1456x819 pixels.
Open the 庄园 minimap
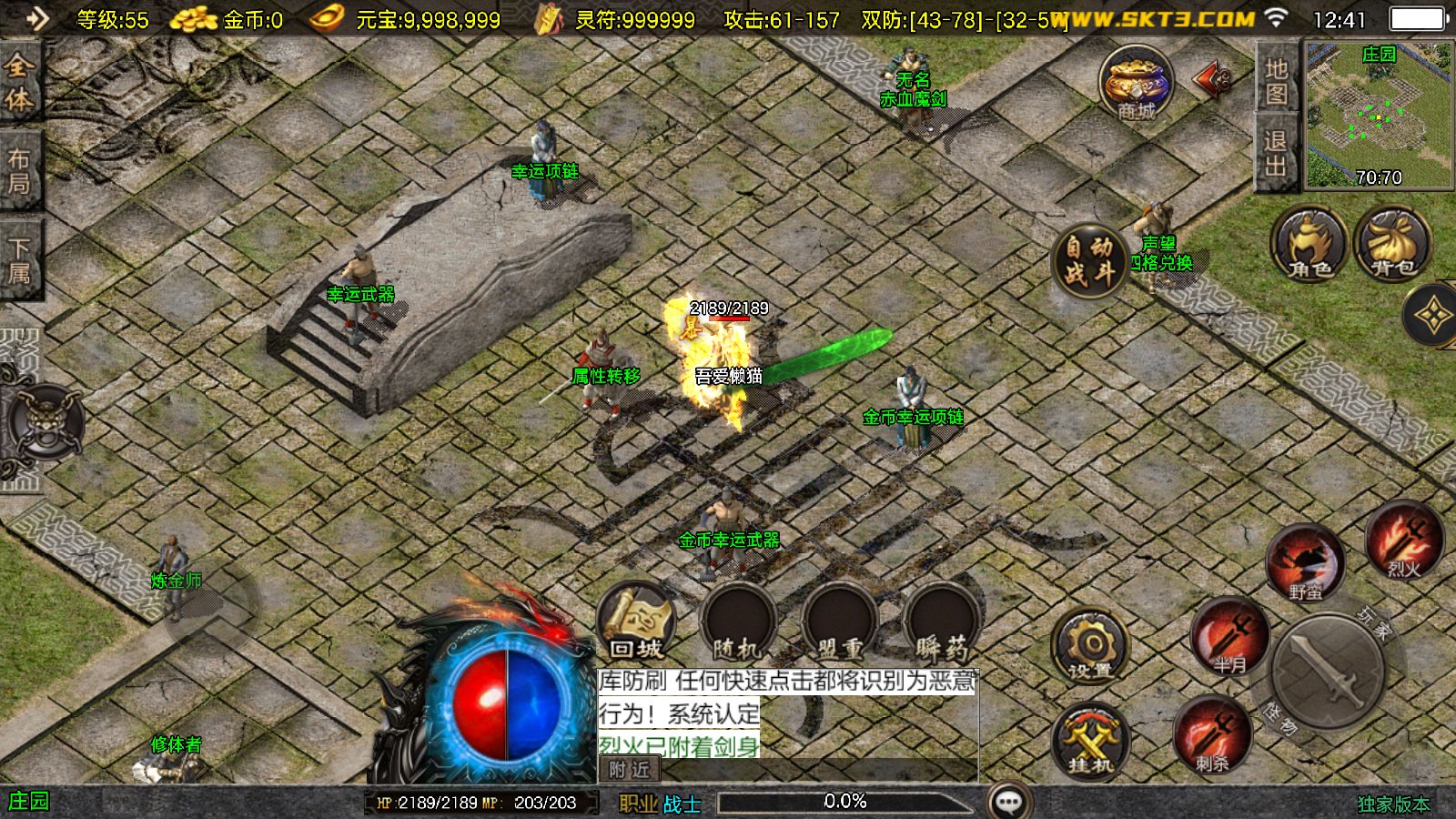click(1379, 114)
